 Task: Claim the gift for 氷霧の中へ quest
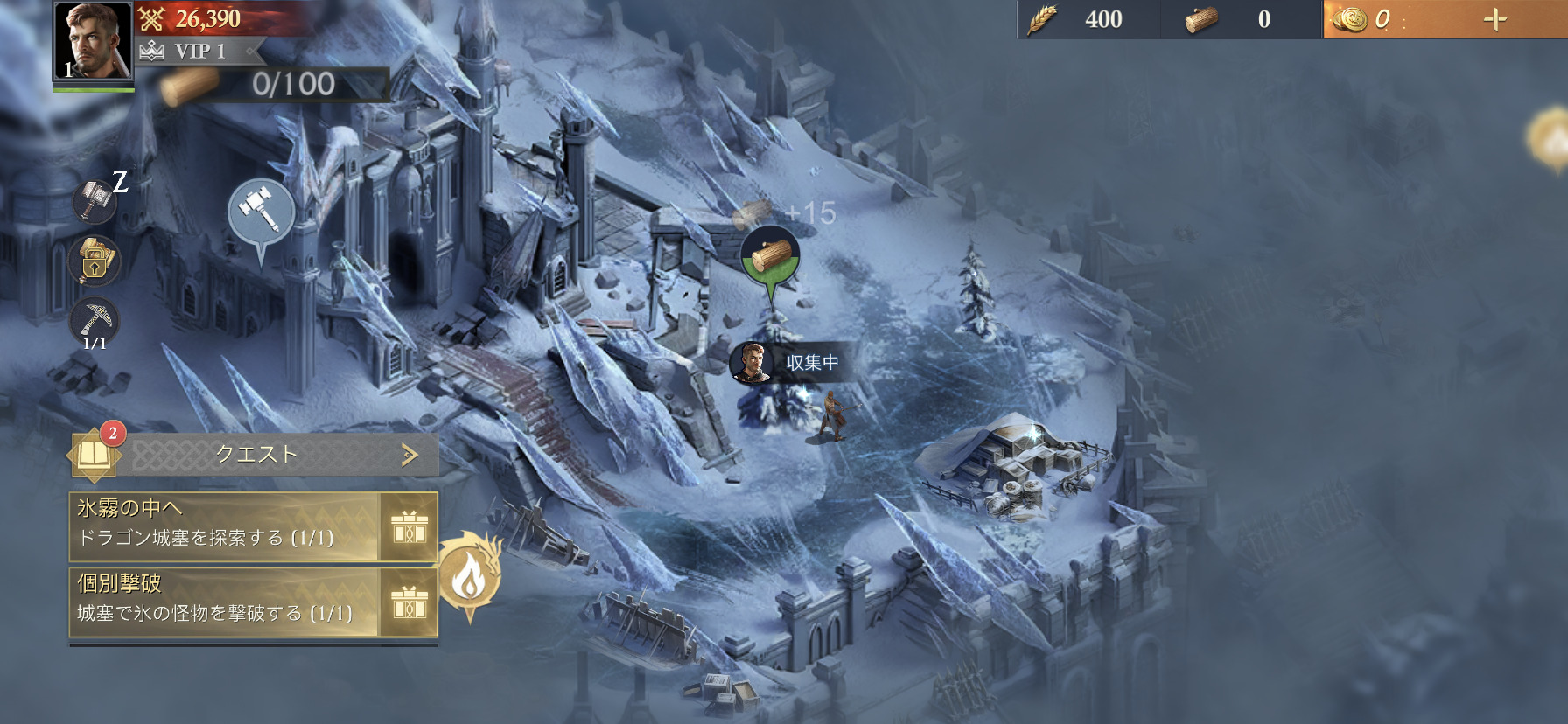(409, 527)
